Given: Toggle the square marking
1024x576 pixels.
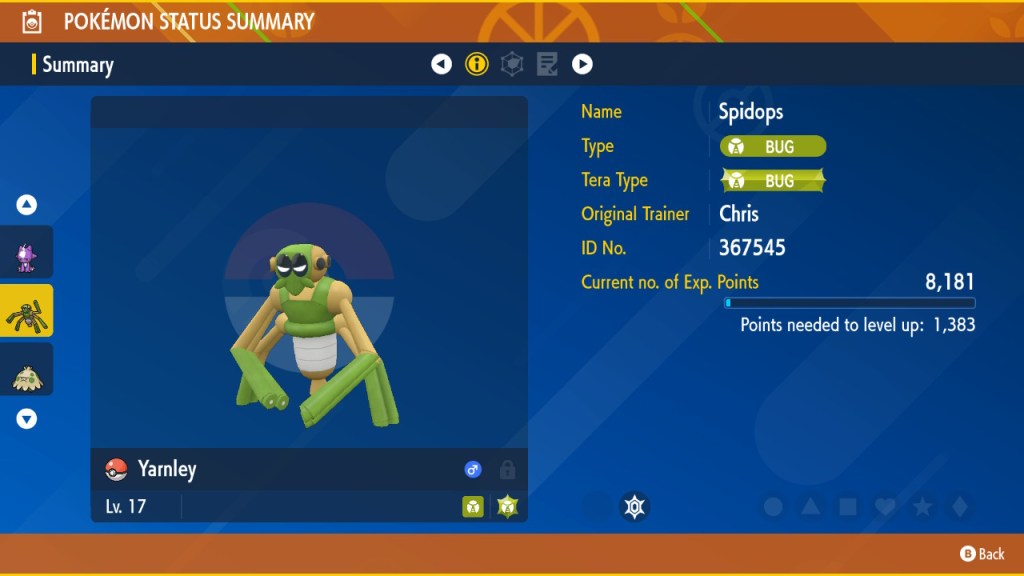Looking at the screenshot, I should coord(847,507).
